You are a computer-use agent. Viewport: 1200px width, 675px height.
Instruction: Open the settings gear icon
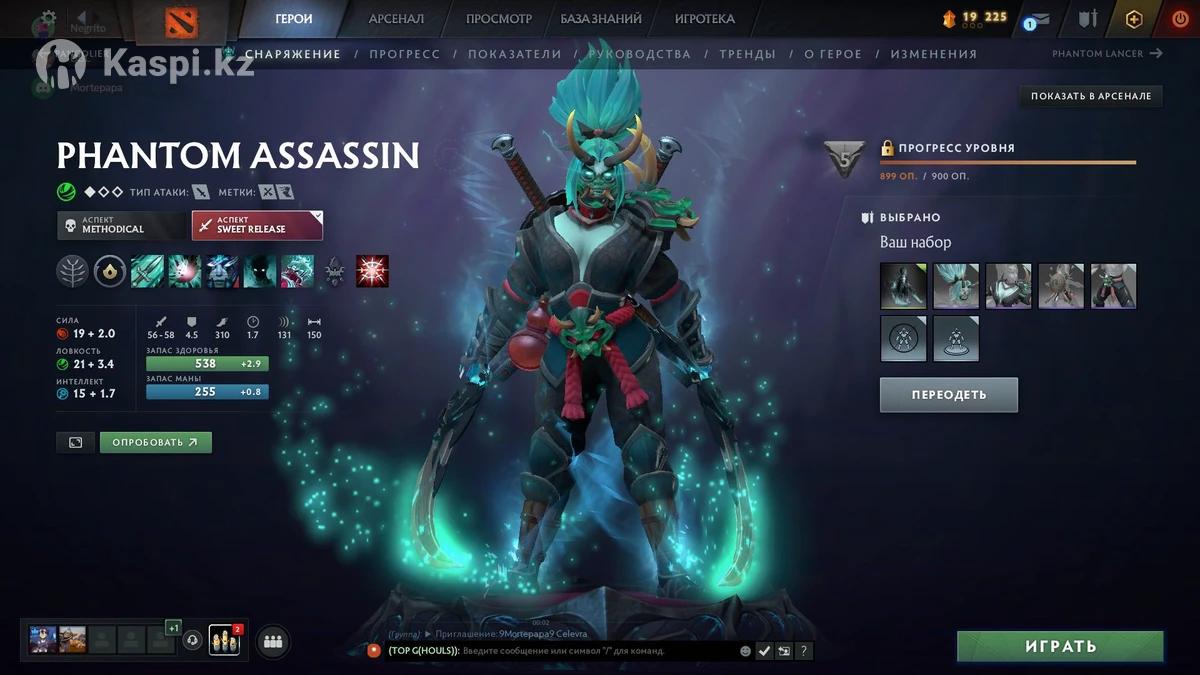click(x=46, y=18)
